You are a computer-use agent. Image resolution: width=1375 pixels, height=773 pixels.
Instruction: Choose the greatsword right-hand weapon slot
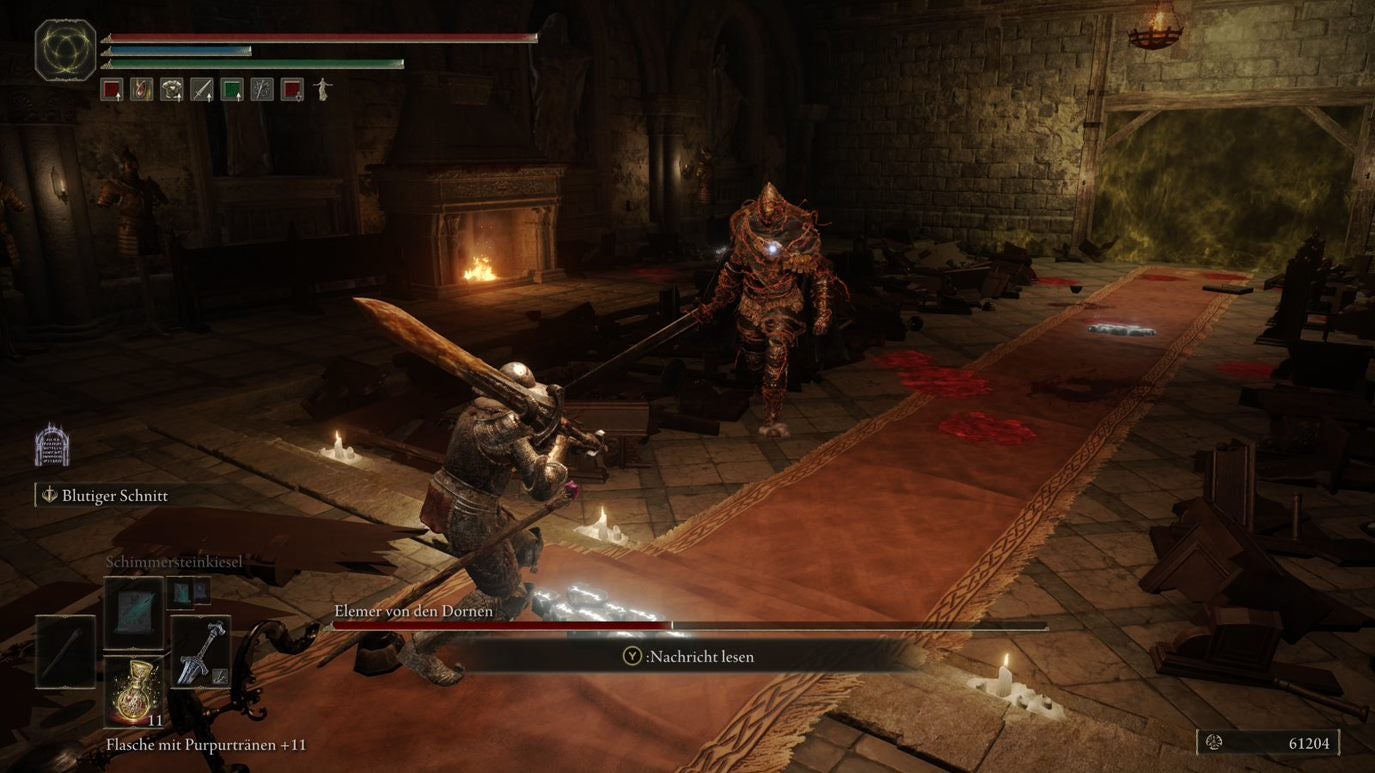coord(200,652)
